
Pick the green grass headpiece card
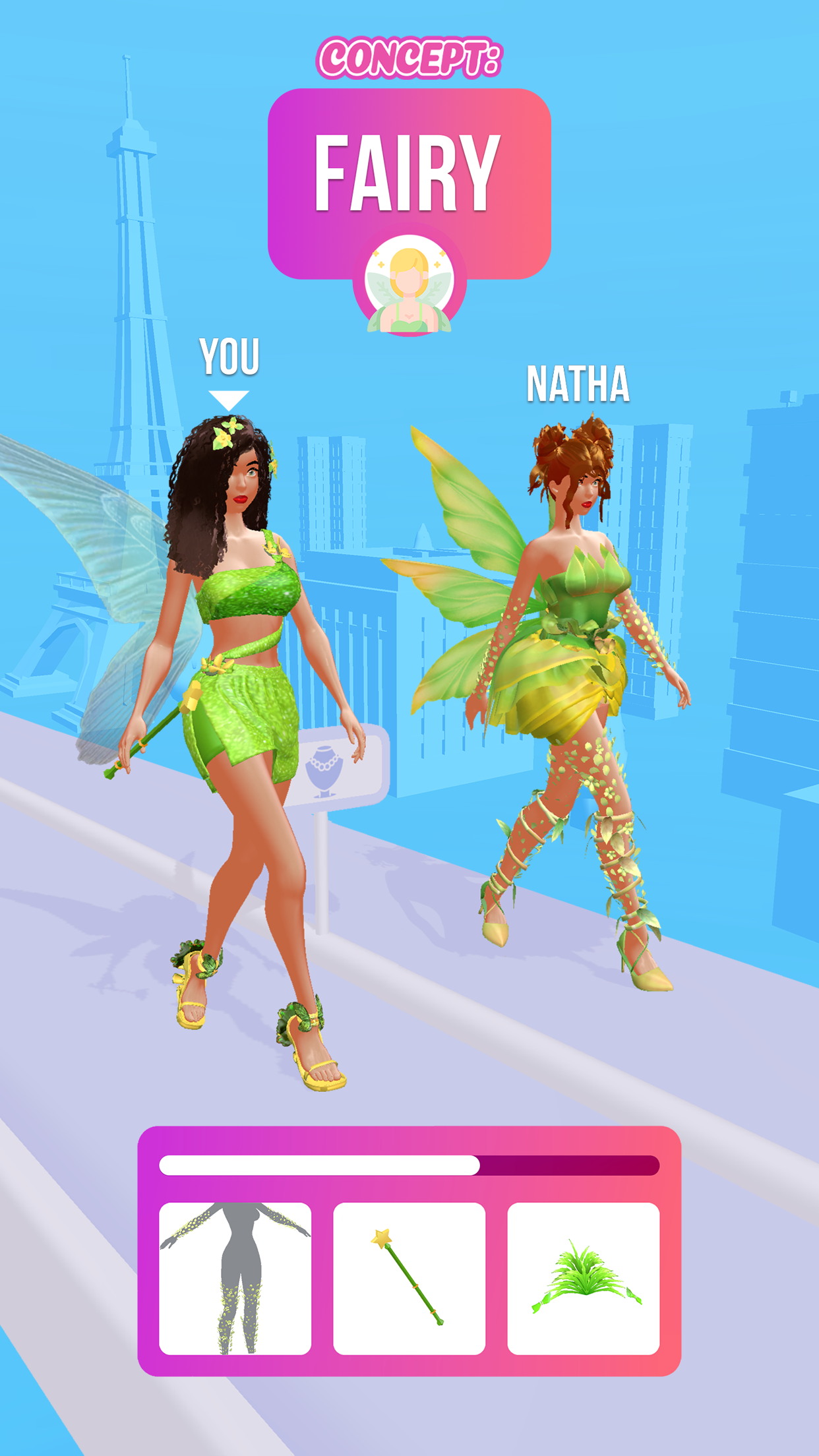(x=583, y=1278)
